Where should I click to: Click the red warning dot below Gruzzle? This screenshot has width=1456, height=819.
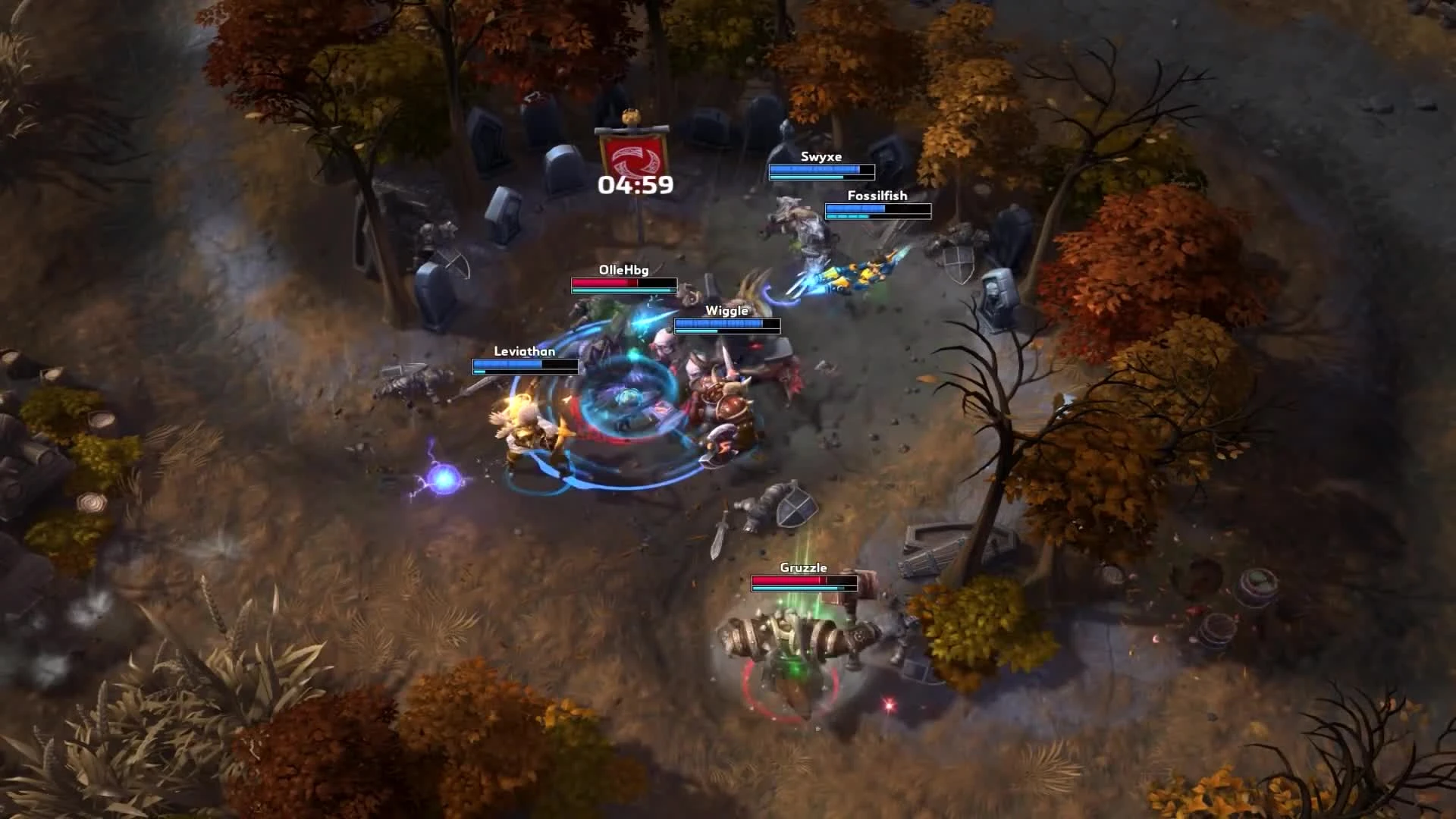[889, 704]
